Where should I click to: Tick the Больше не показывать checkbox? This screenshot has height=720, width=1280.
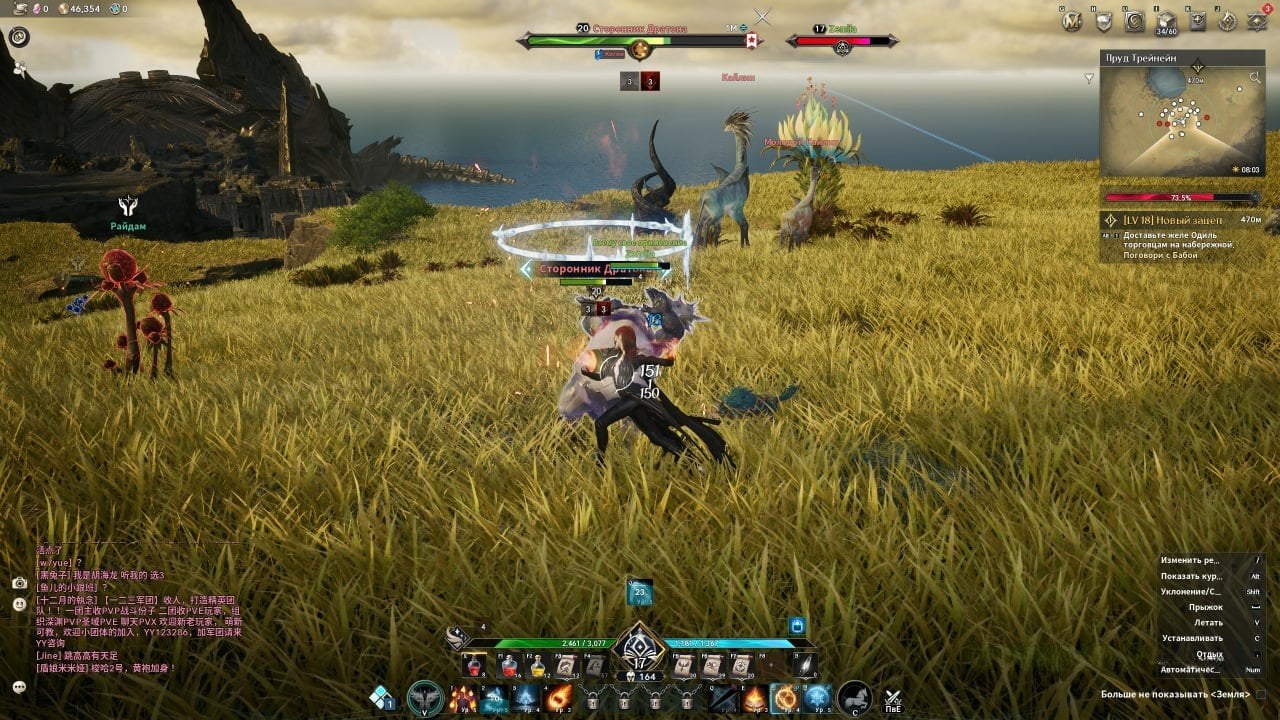[1260, 693]
